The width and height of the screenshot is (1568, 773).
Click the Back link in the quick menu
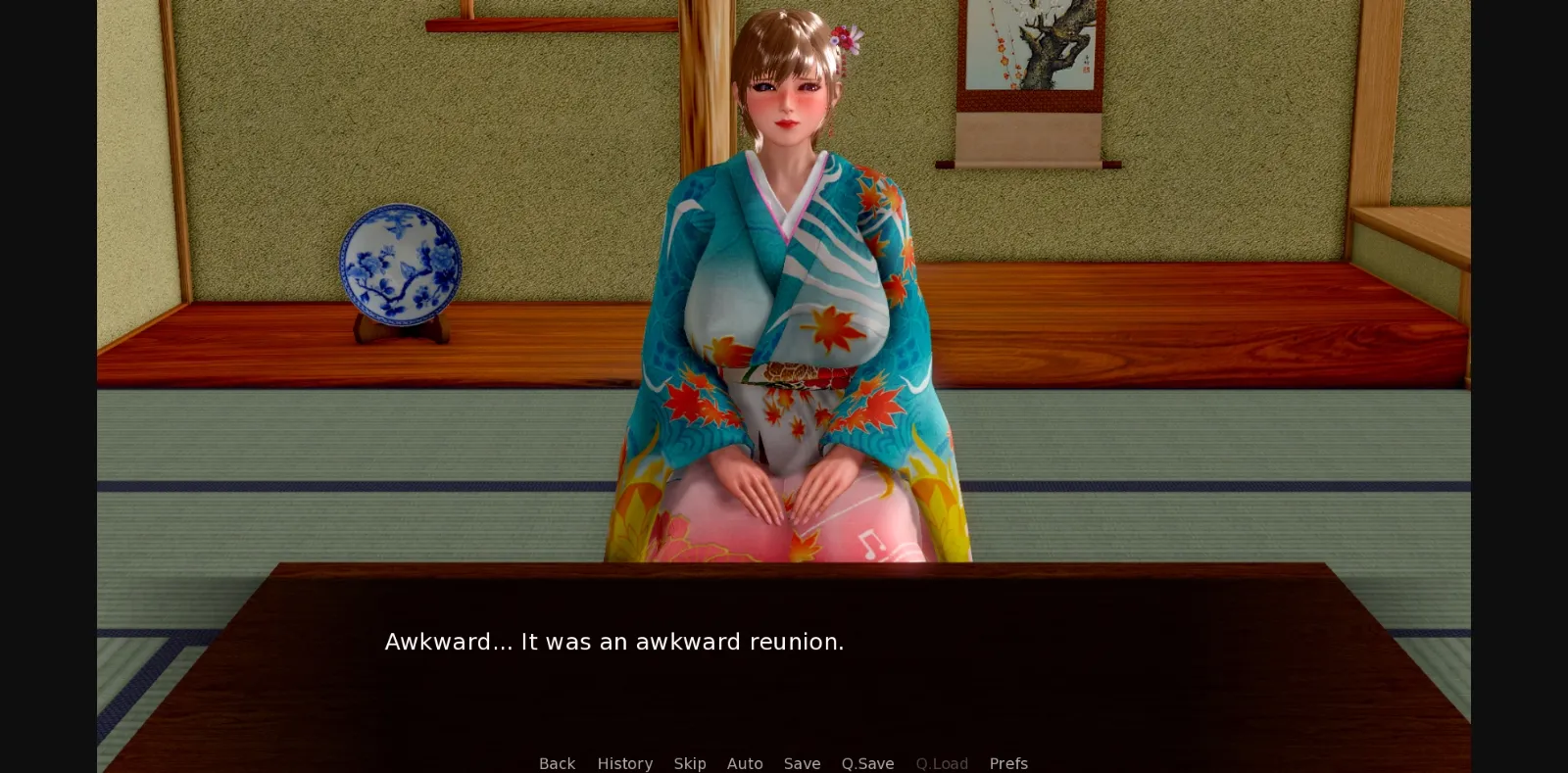[557, 763]
